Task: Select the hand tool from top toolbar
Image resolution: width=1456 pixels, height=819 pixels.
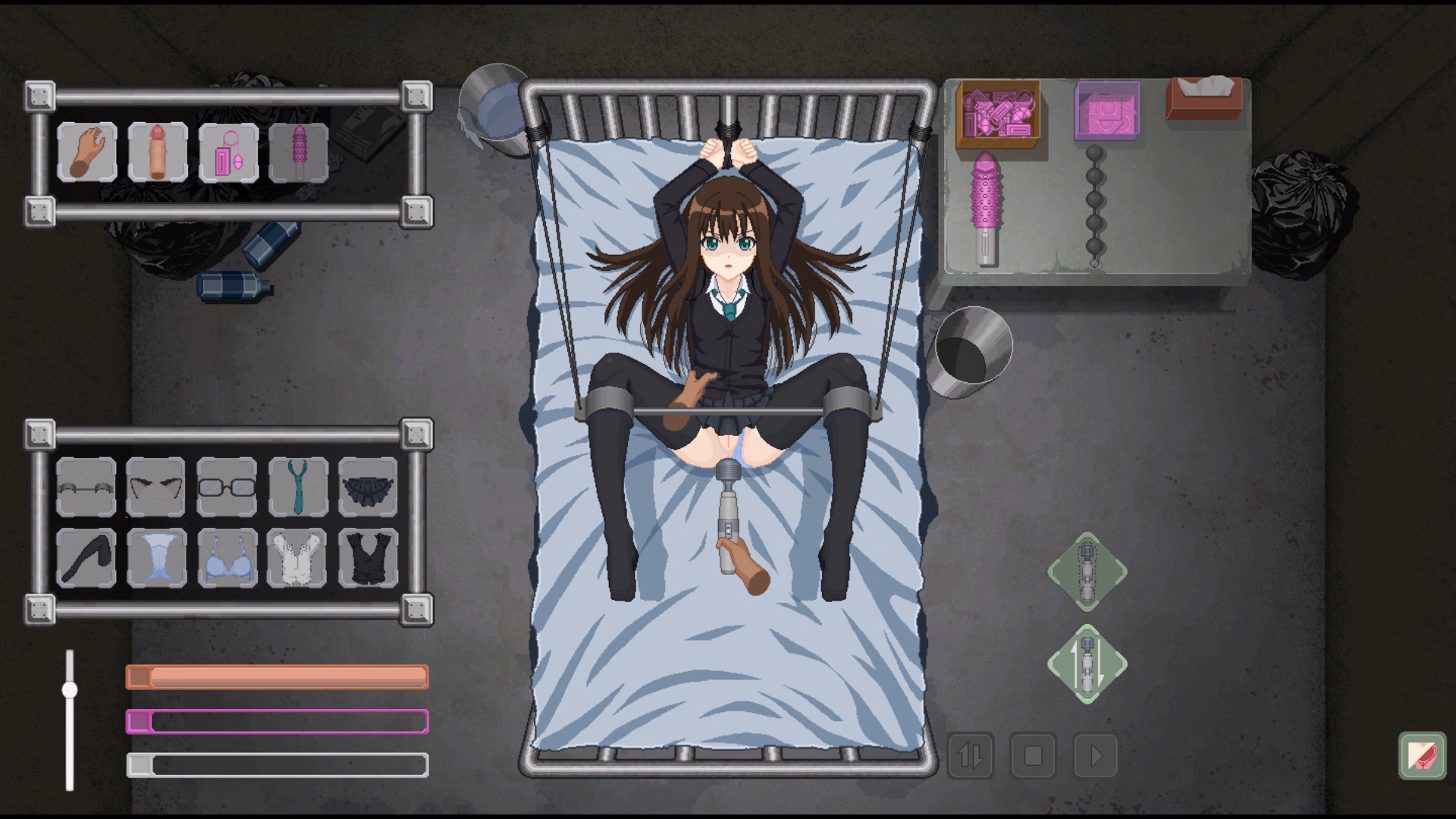Action: [x=86, y=152]
